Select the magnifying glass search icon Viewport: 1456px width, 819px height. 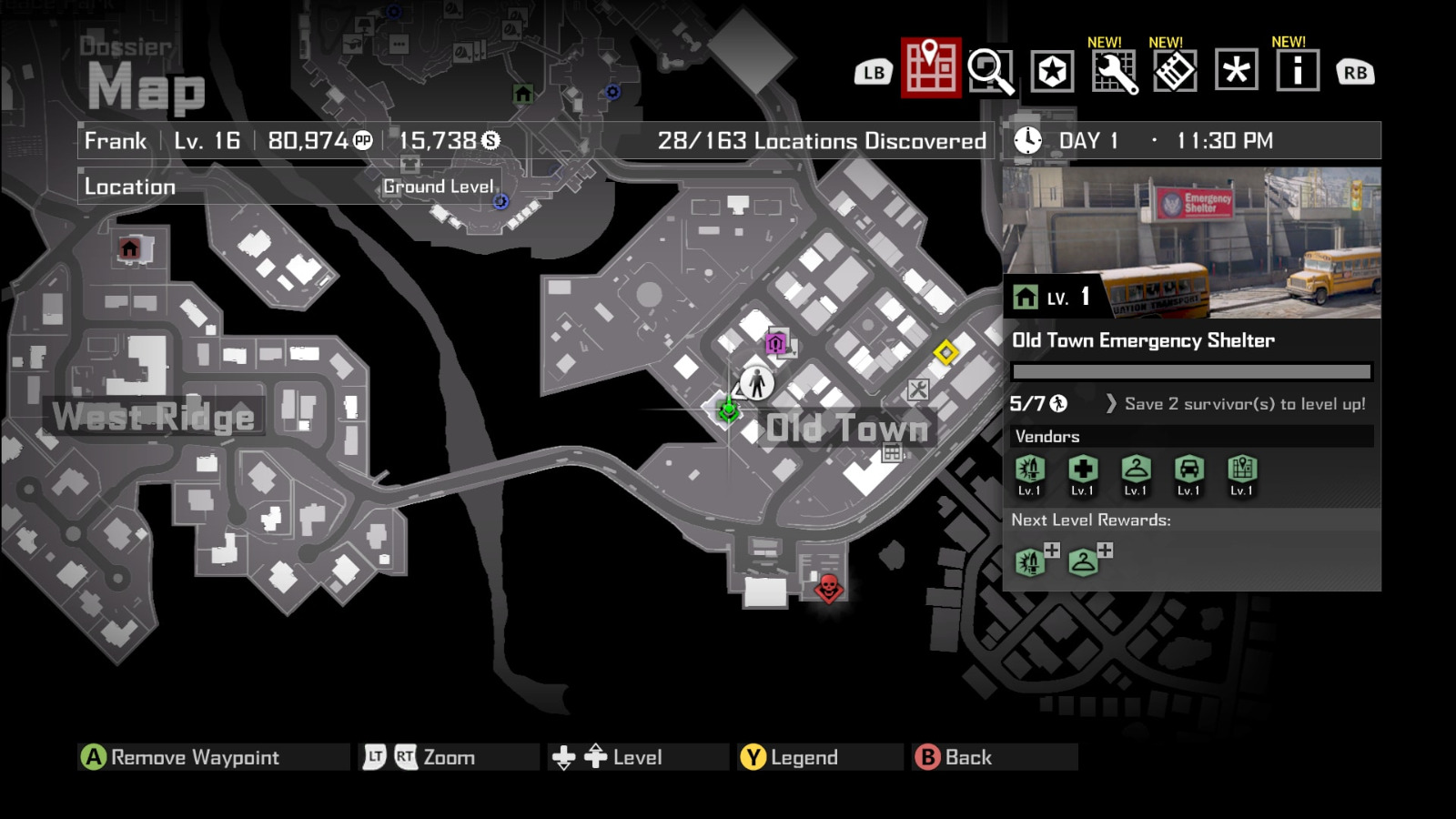pos(992,69)
